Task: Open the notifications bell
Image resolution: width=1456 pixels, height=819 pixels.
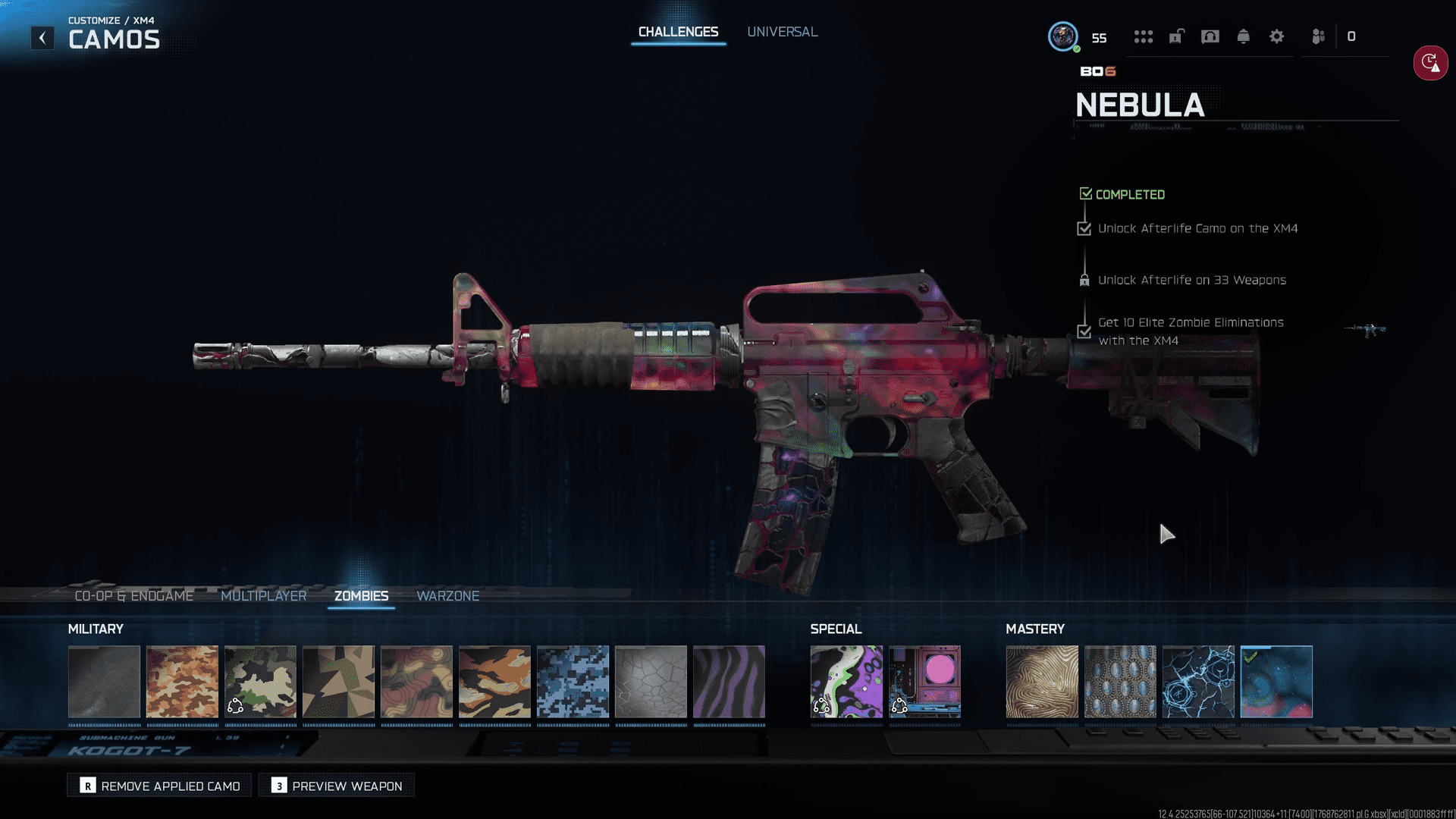Action: pos(1243,36)
